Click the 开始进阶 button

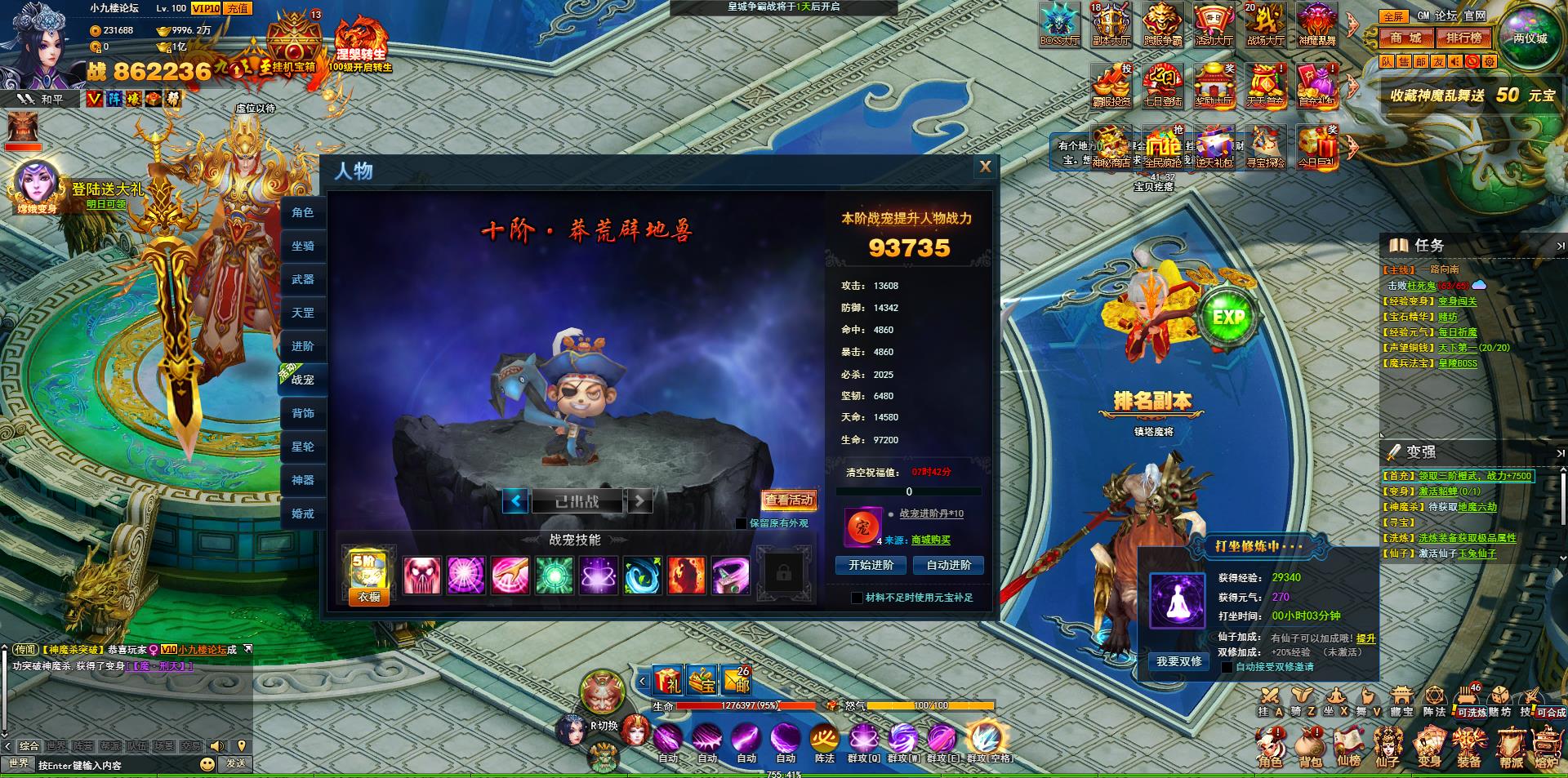[x=871, y=565]
